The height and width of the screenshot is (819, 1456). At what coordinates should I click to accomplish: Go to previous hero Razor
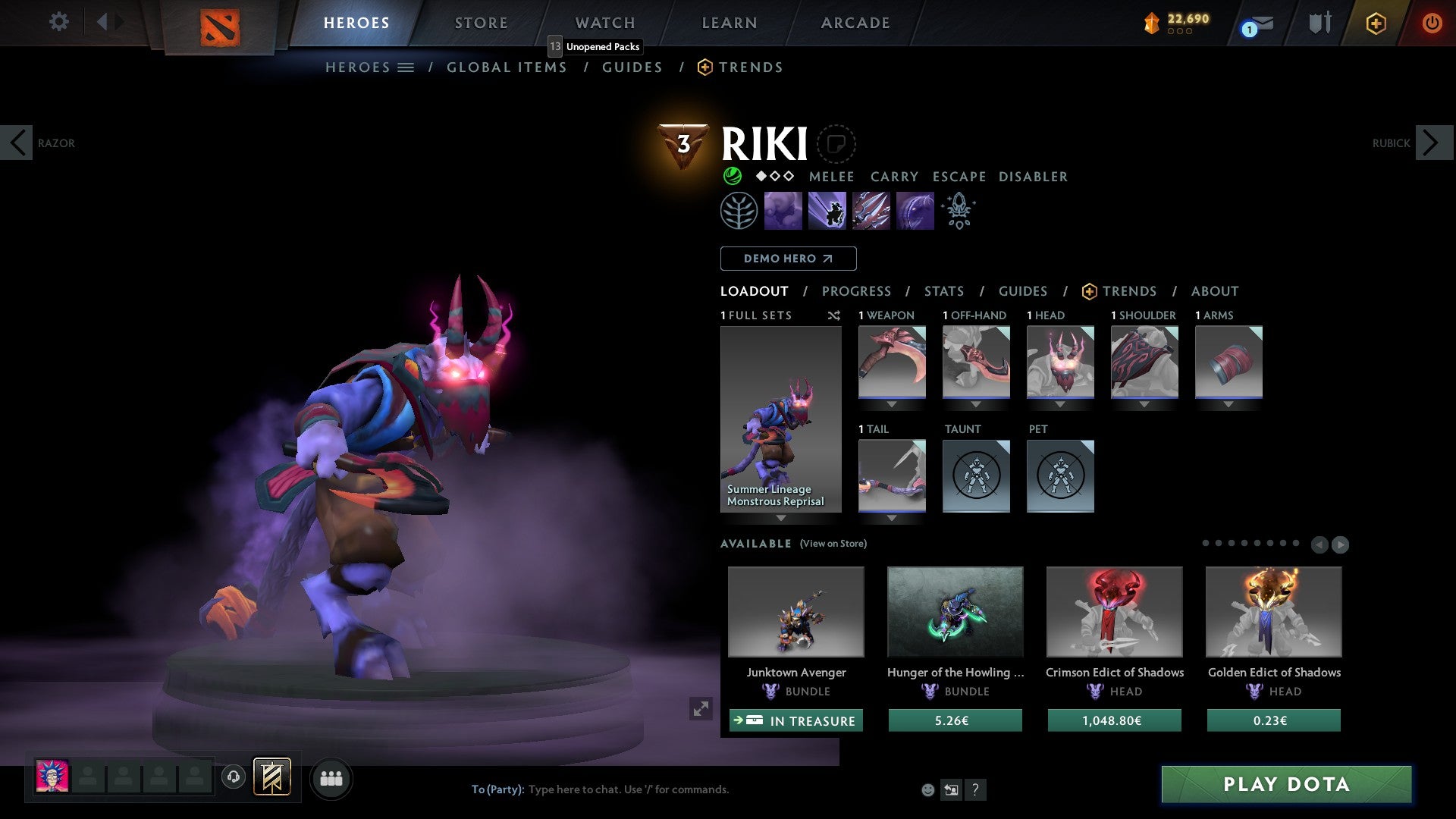pyautogui.click(x=17, y=143)
